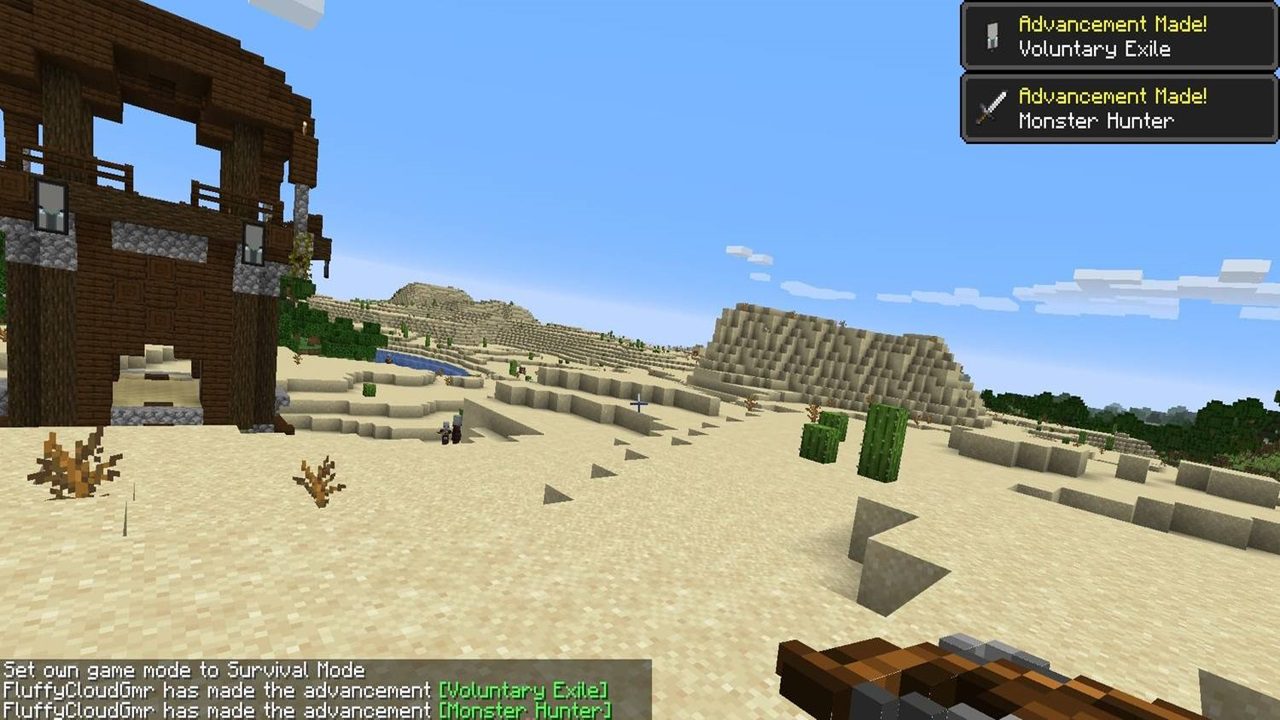Select the green [Voluntary Exile] chat link
This screenshot has height=720, width=1280.
[523, 690]
